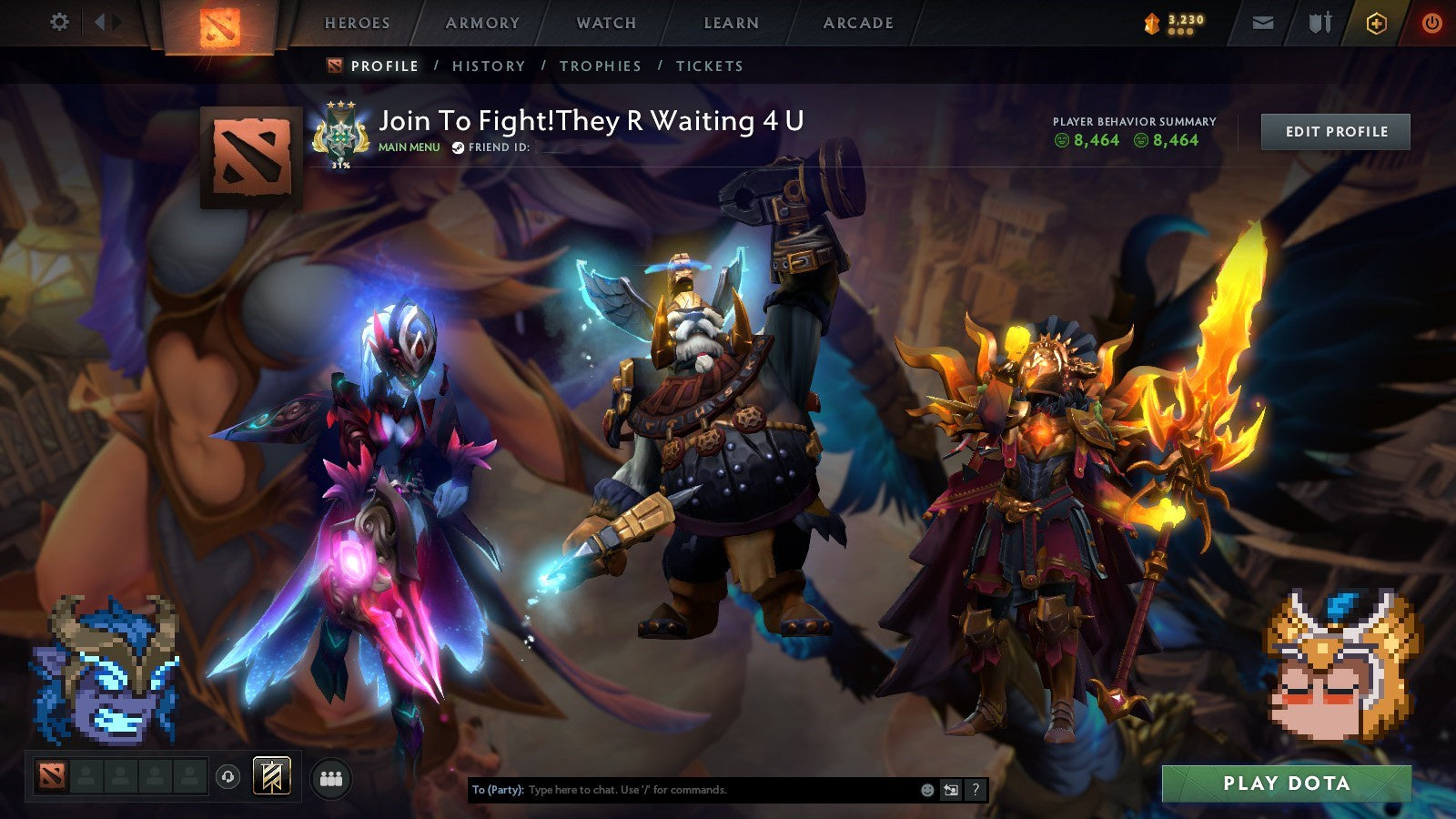Click the EDIT PROFILE button
Image resolution: width=1456 pixels, height=819 pixels.
pyautogui.click(x=1335, y=131)
